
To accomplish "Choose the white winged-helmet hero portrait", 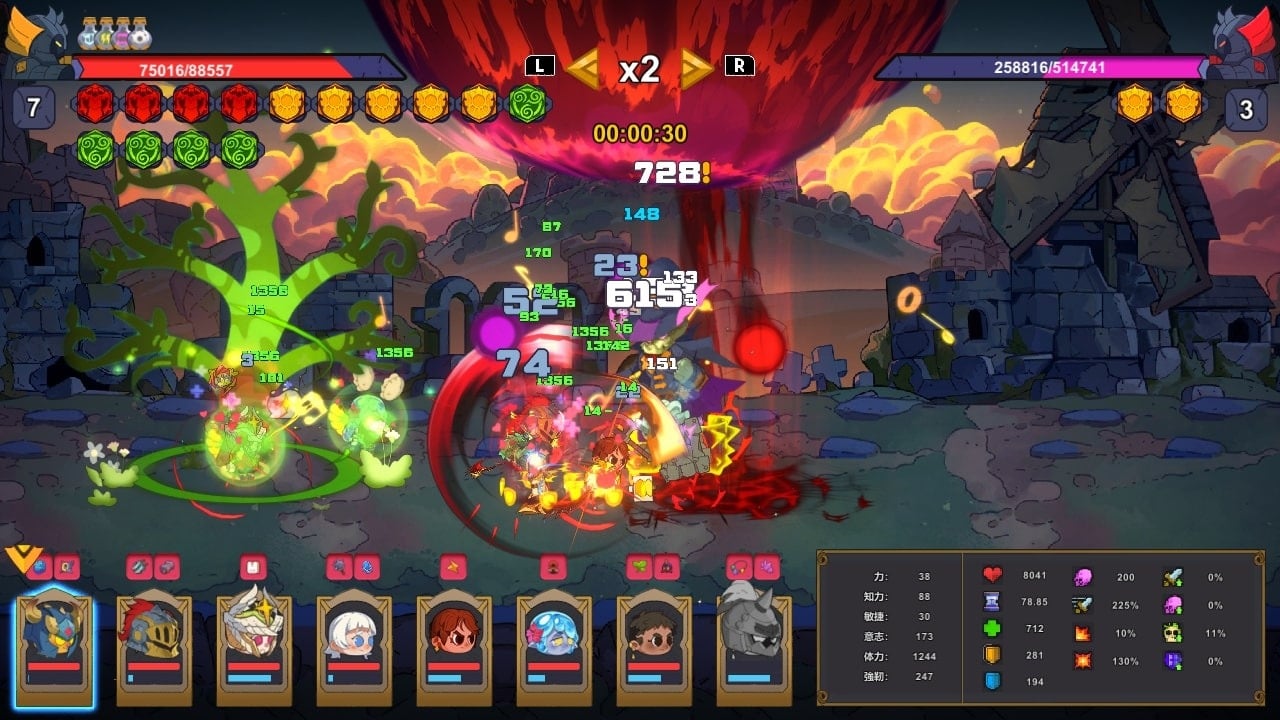I will [253, 645].
